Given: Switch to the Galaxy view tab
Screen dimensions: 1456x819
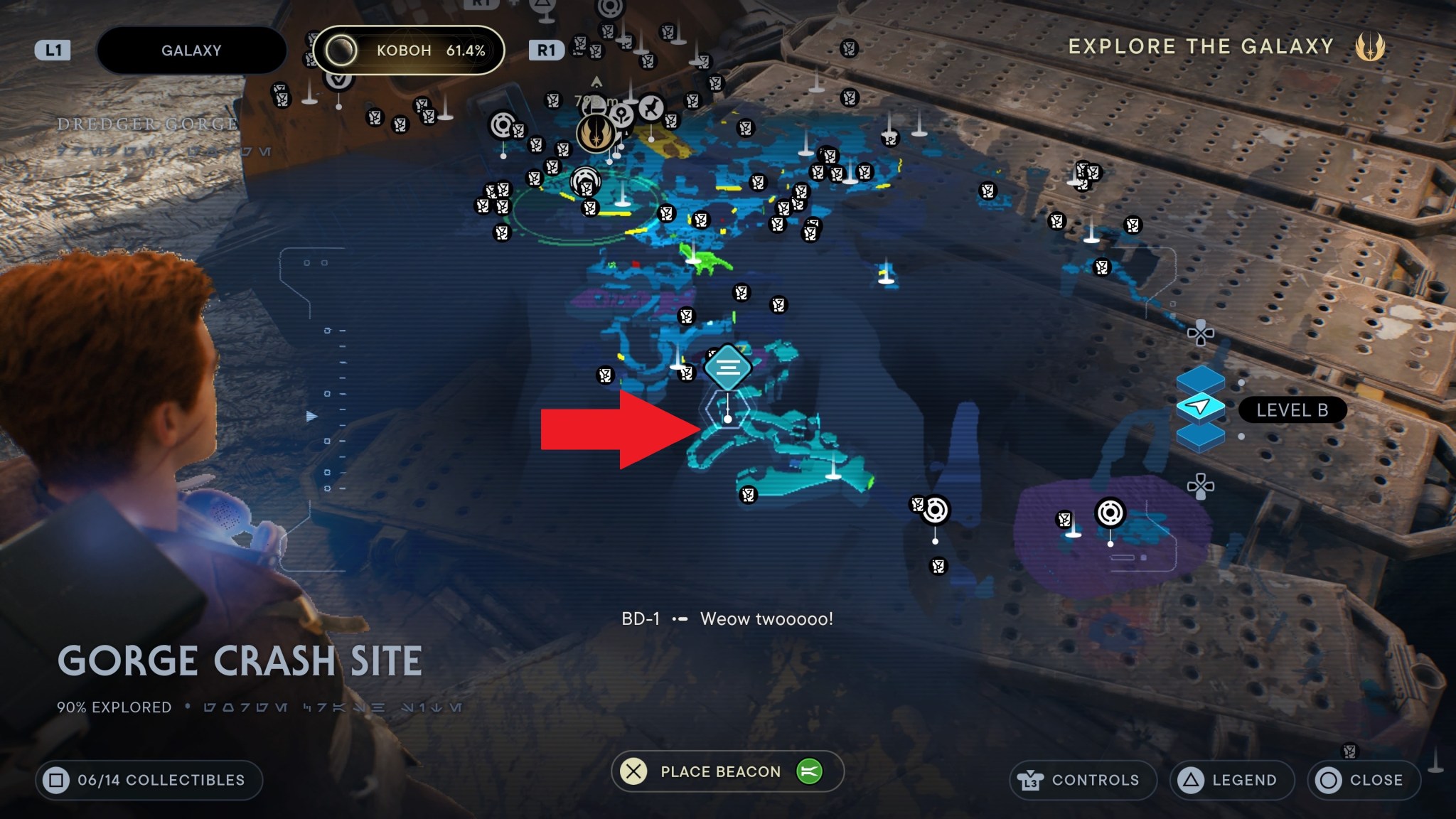Looking at the screenshot, I should tap(191, 50).
